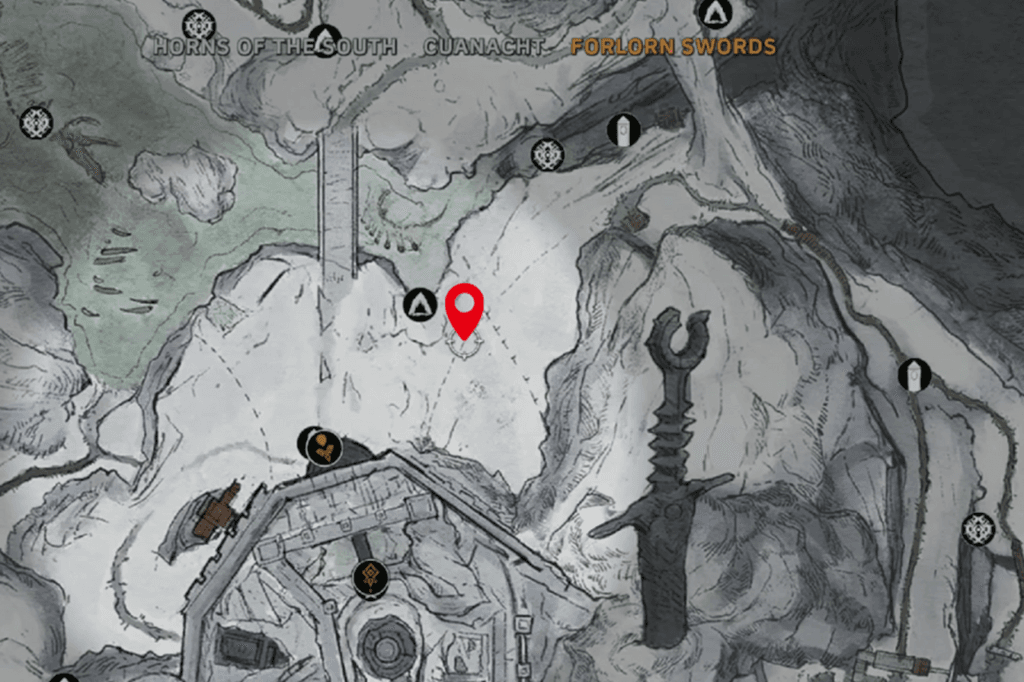1024x682 pixels.
Task: Choose the gold person marker on the map
Action: click(x=322, y=447)
